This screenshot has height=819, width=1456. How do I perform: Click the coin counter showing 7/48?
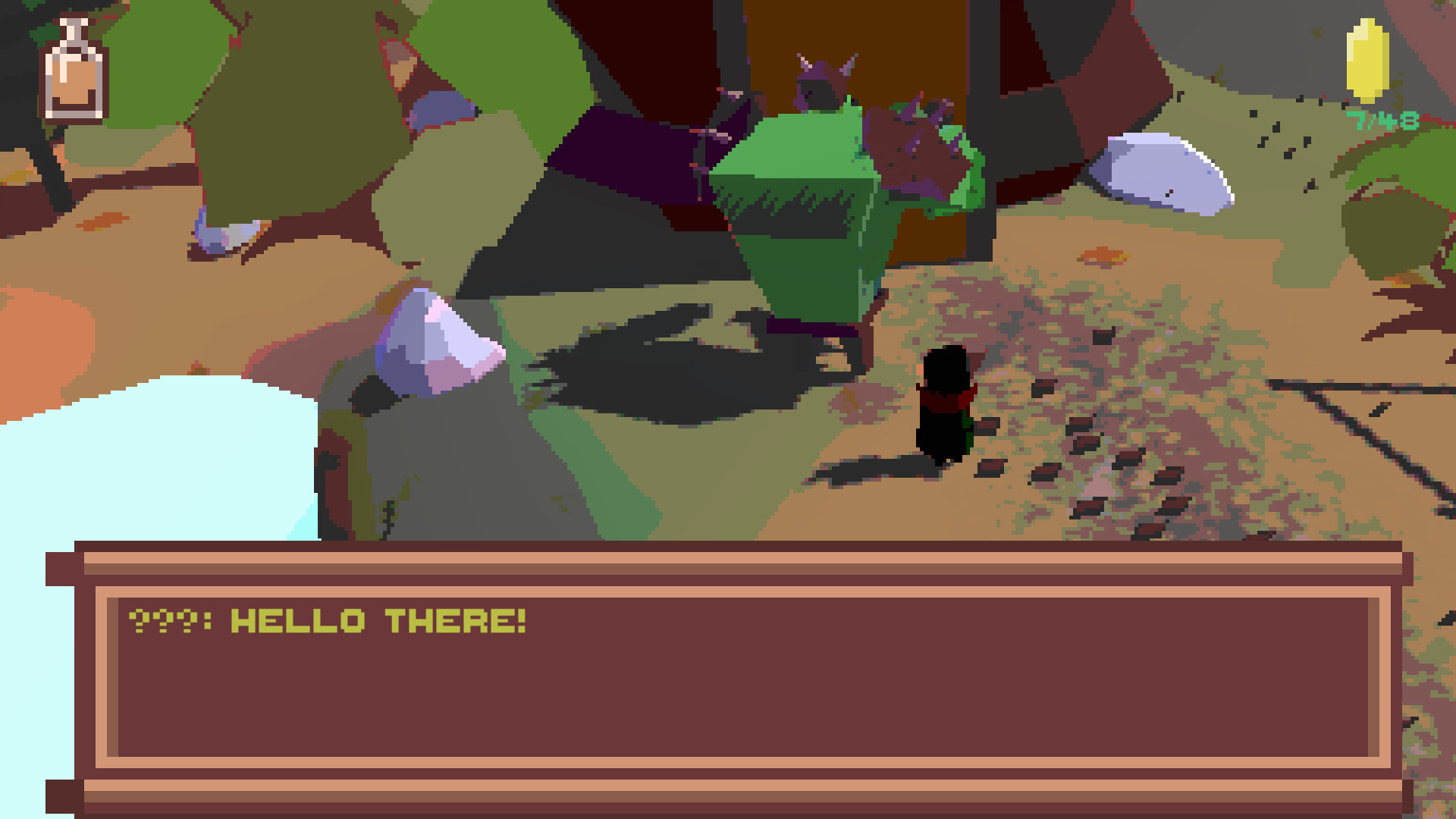point(1382,118)
